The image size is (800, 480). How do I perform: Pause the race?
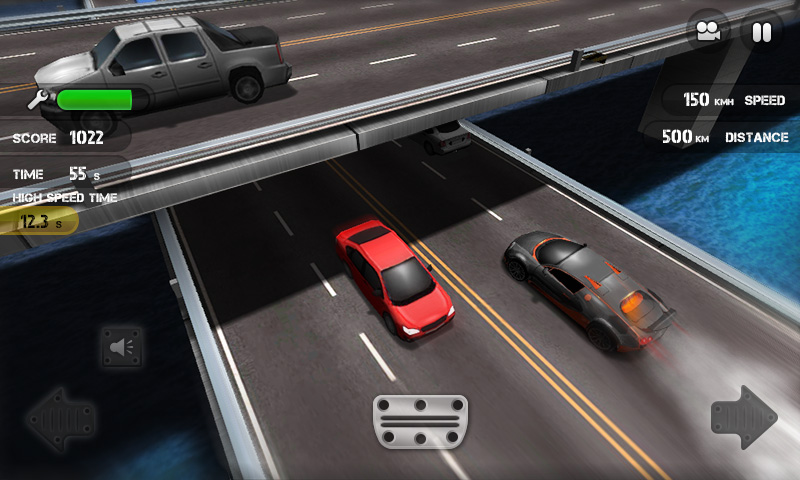[762, 32]
